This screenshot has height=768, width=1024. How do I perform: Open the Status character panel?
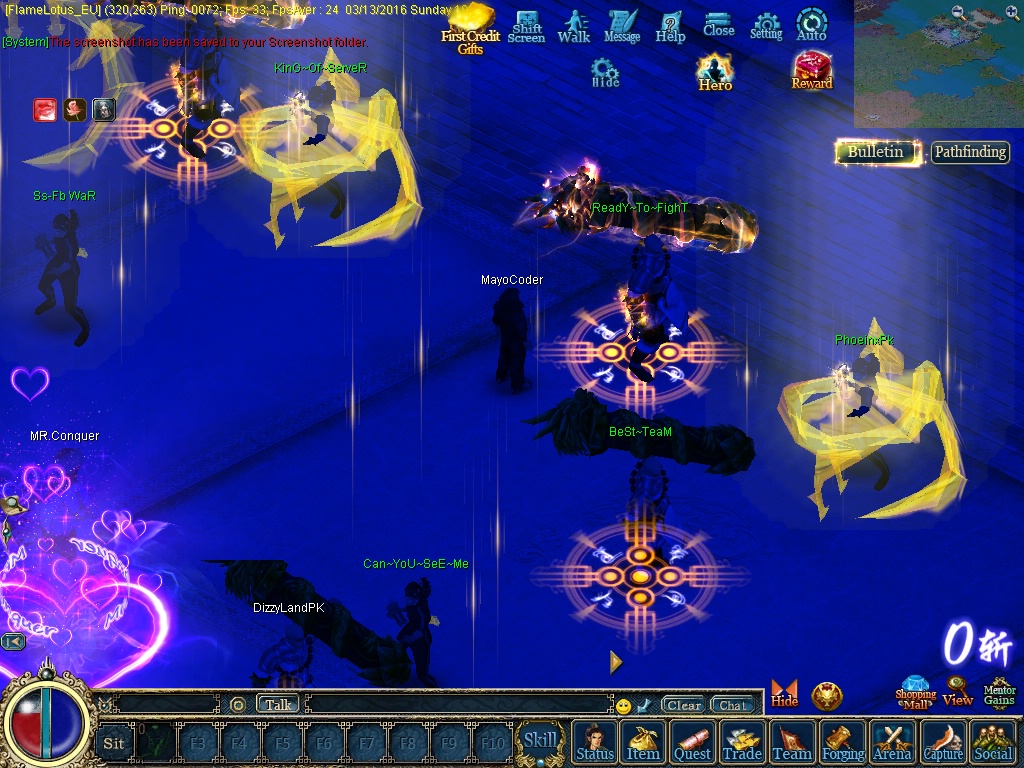coord(595,743)
